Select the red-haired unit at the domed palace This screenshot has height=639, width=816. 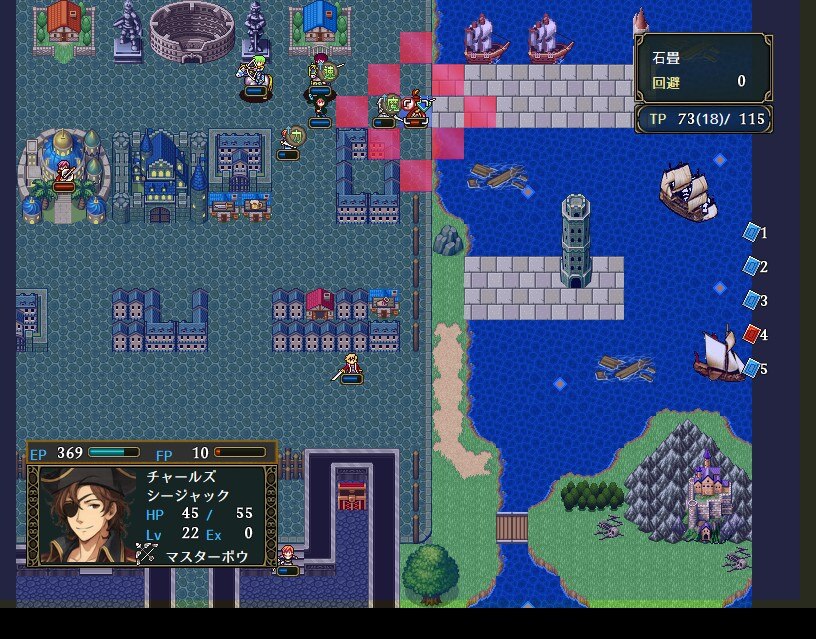click(x=64, y=172)
